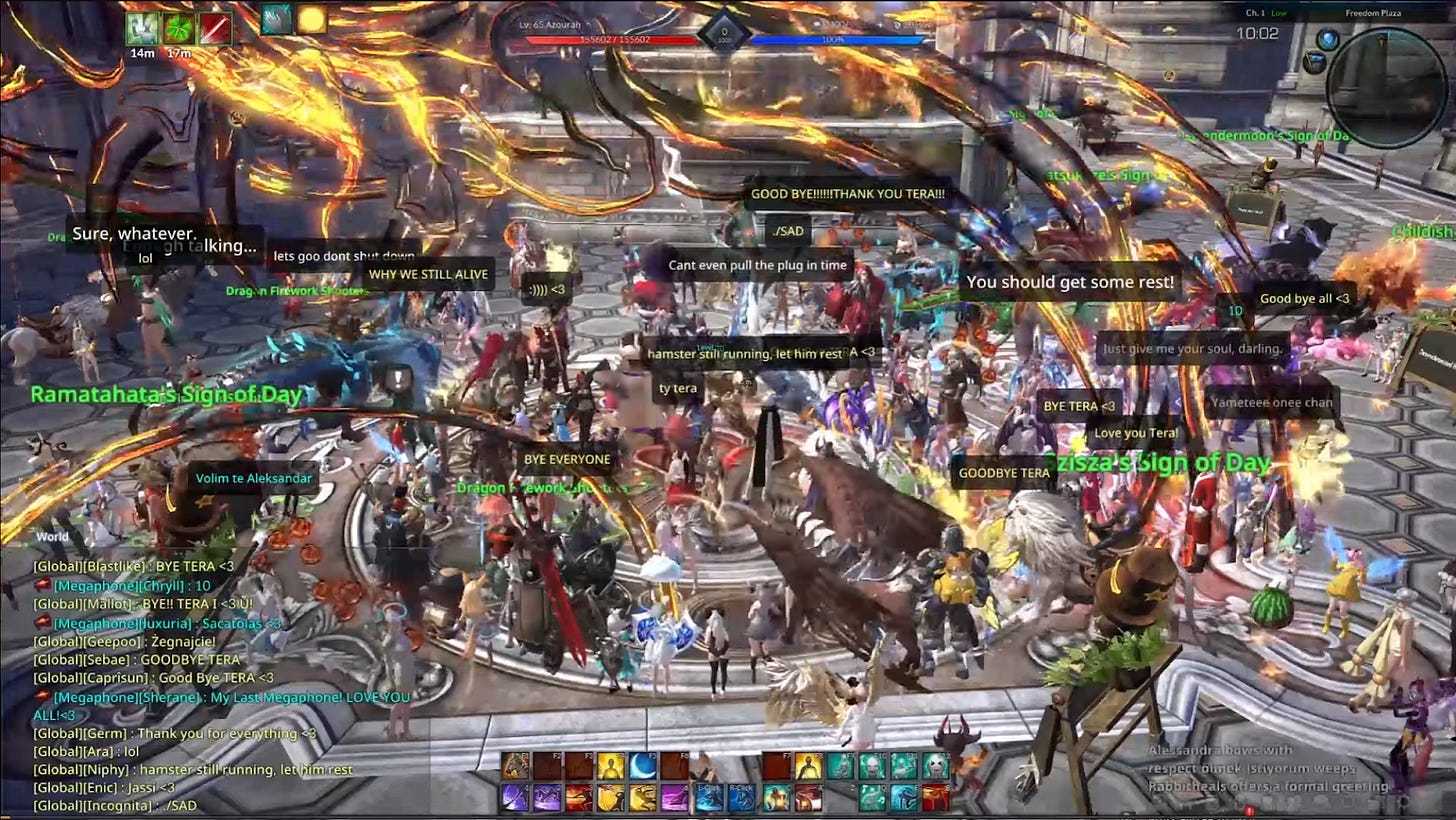Click the blue globe button beside the minimap

(1327, 40)
